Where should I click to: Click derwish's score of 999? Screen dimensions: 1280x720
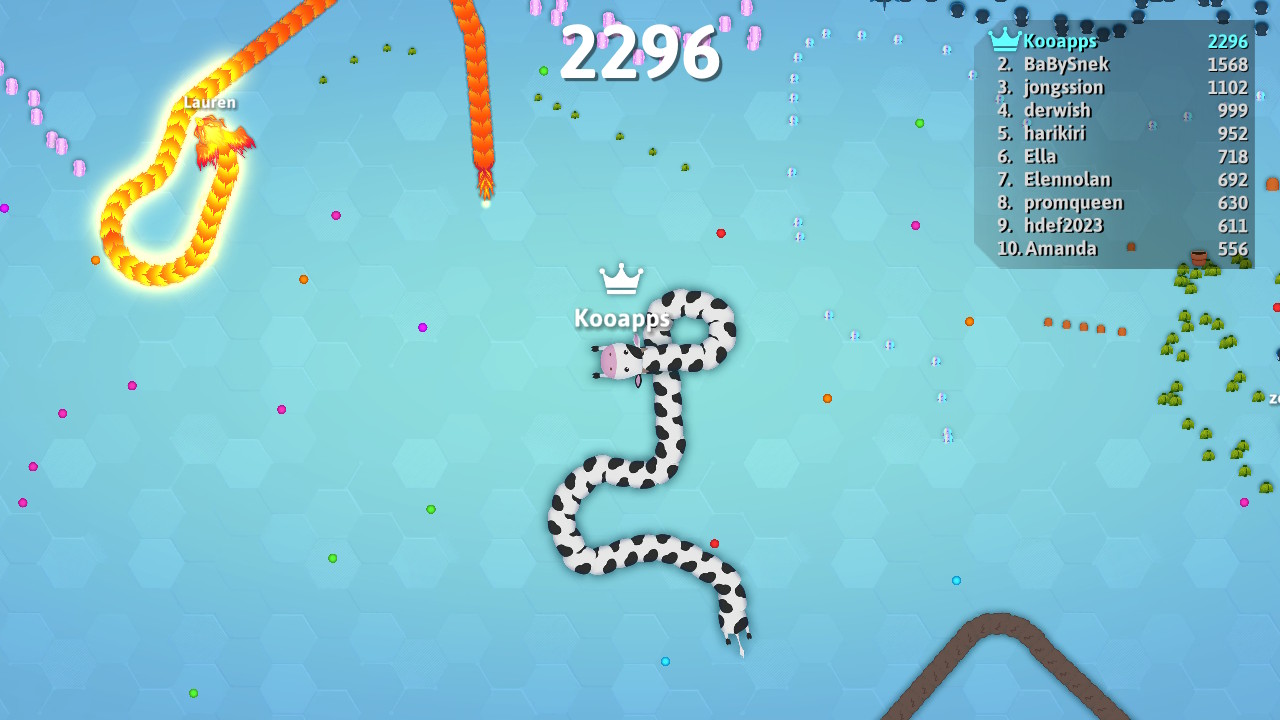point(1233,110)
